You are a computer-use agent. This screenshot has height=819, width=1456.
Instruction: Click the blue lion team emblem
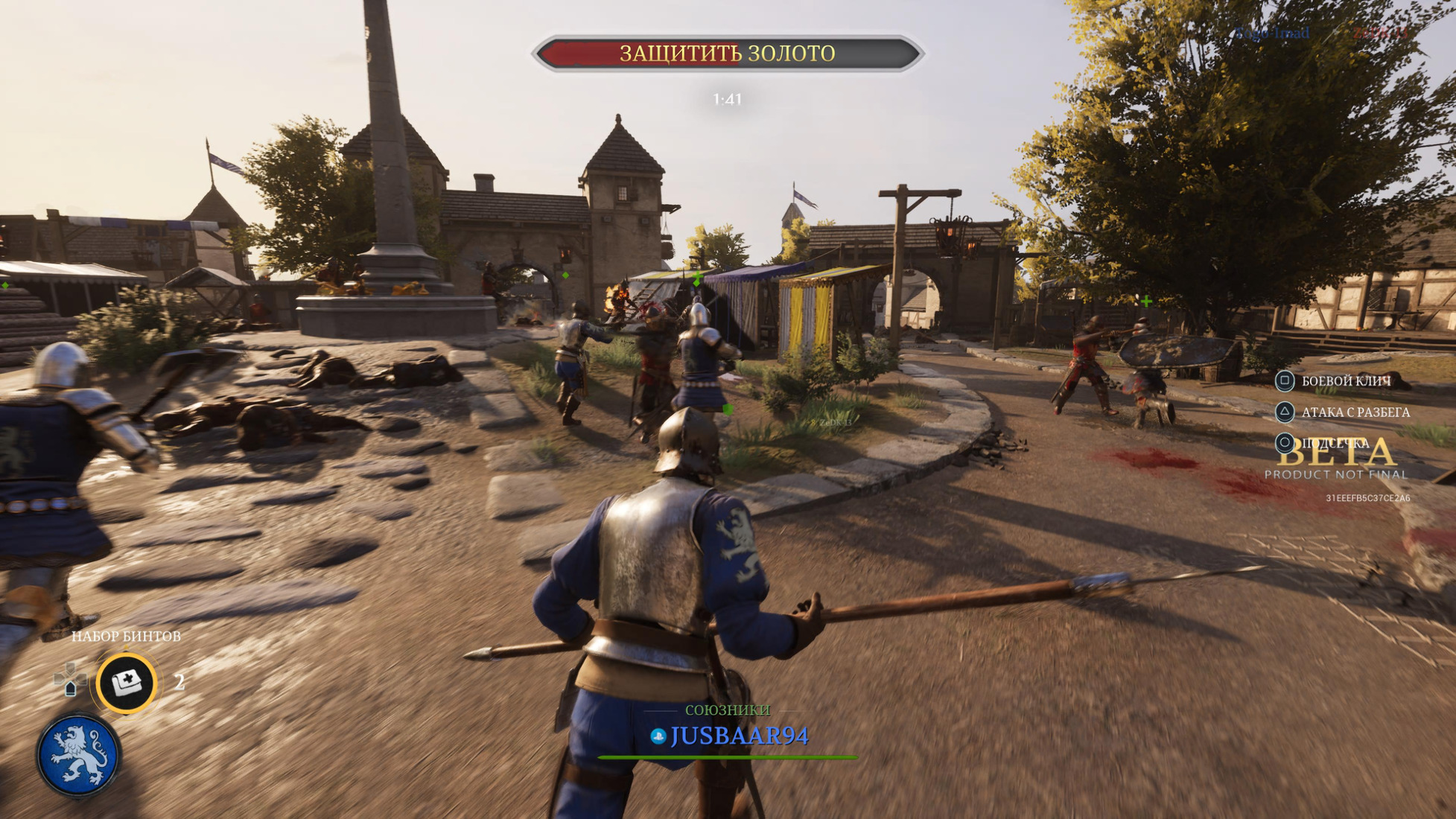[x=78, y=756]
